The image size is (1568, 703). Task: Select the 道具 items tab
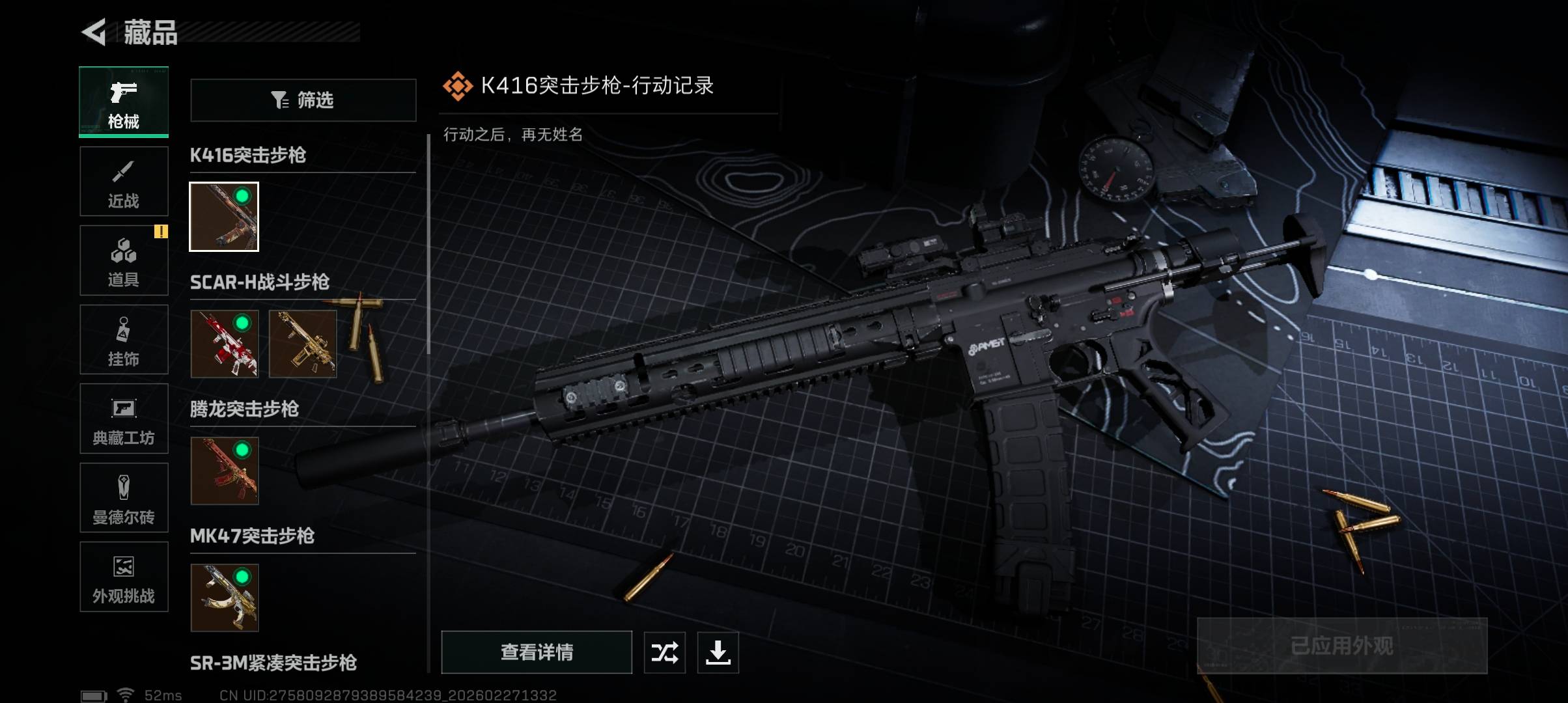(124, 260)
